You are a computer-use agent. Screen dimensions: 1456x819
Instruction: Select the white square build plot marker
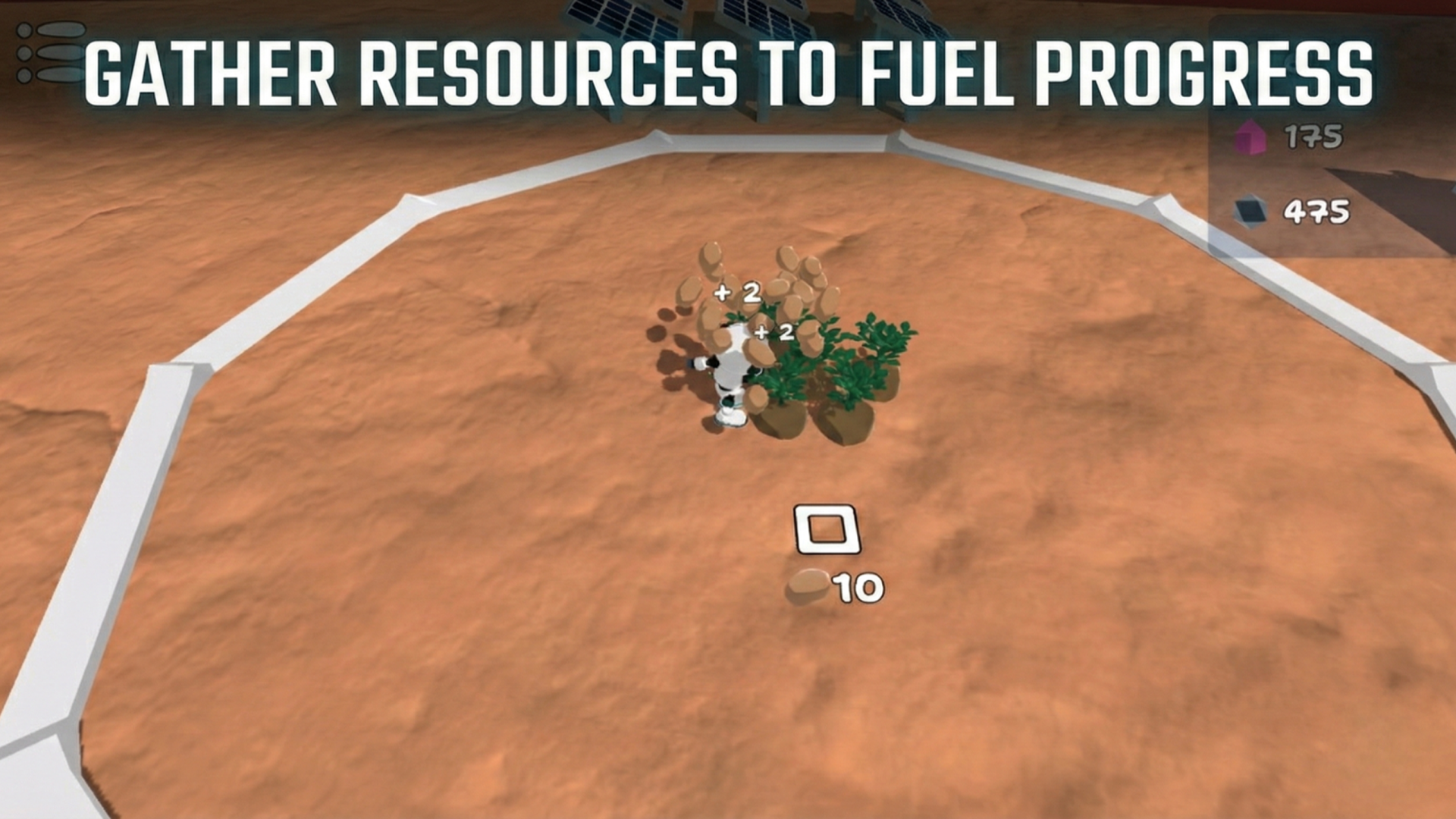[x=827, y=529]
